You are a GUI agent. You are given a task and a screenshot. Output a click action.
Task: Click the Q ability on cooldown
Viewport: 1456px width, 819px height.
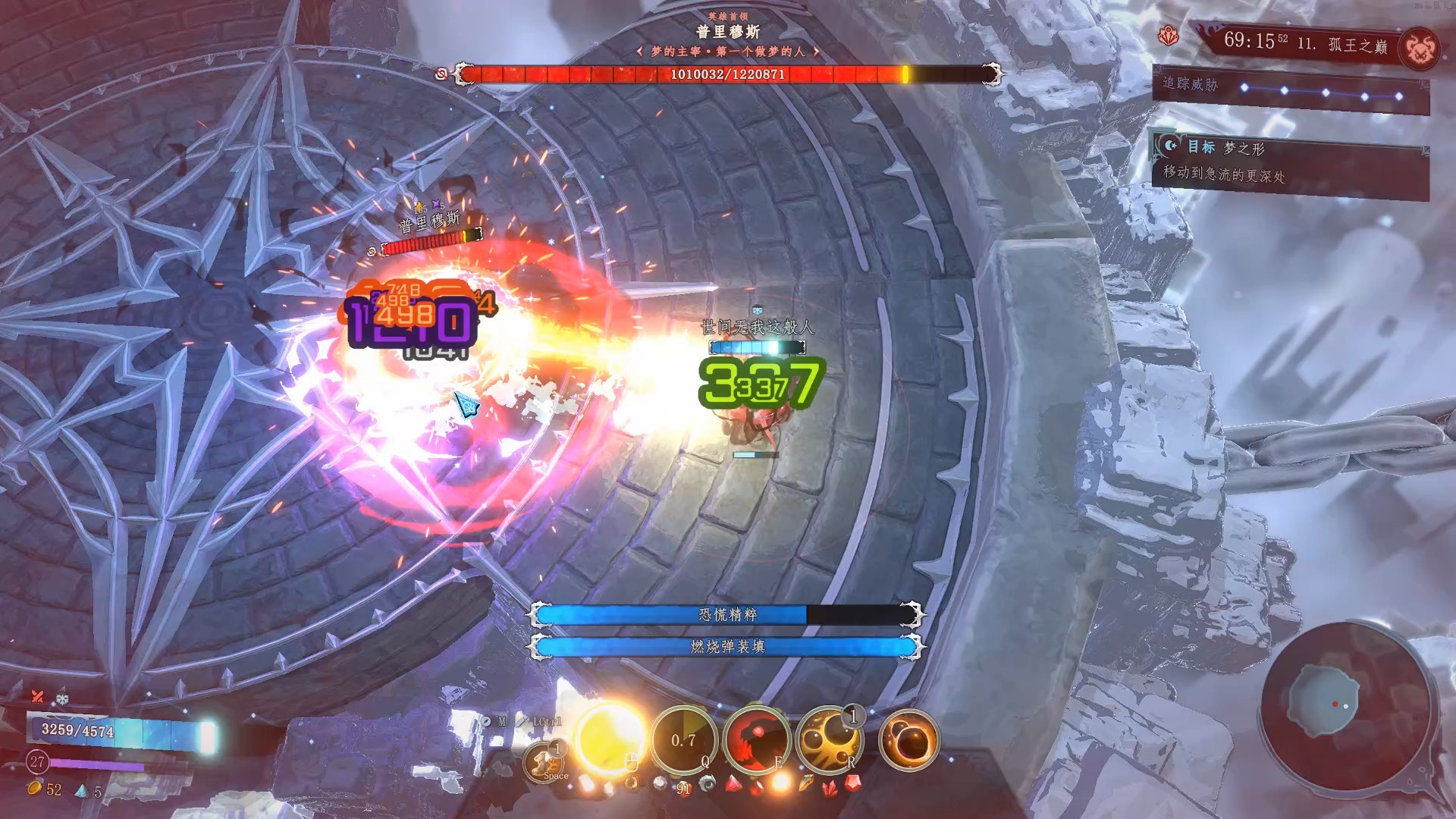click(684, 740)
